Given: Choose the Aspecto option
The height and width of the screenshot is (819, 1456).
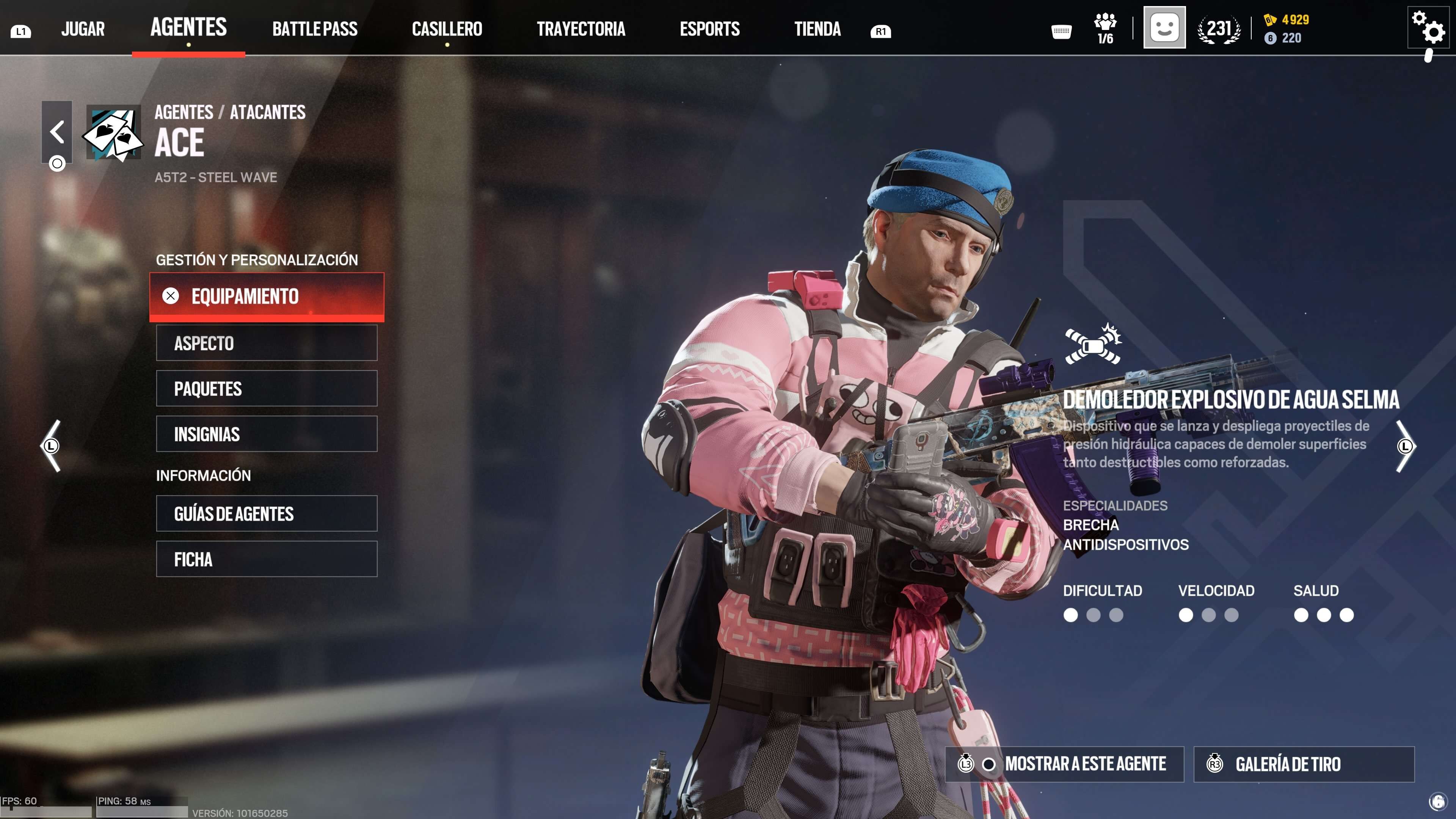Looking at the screenshot, I should pyautogui.click(x=267, y=343).
